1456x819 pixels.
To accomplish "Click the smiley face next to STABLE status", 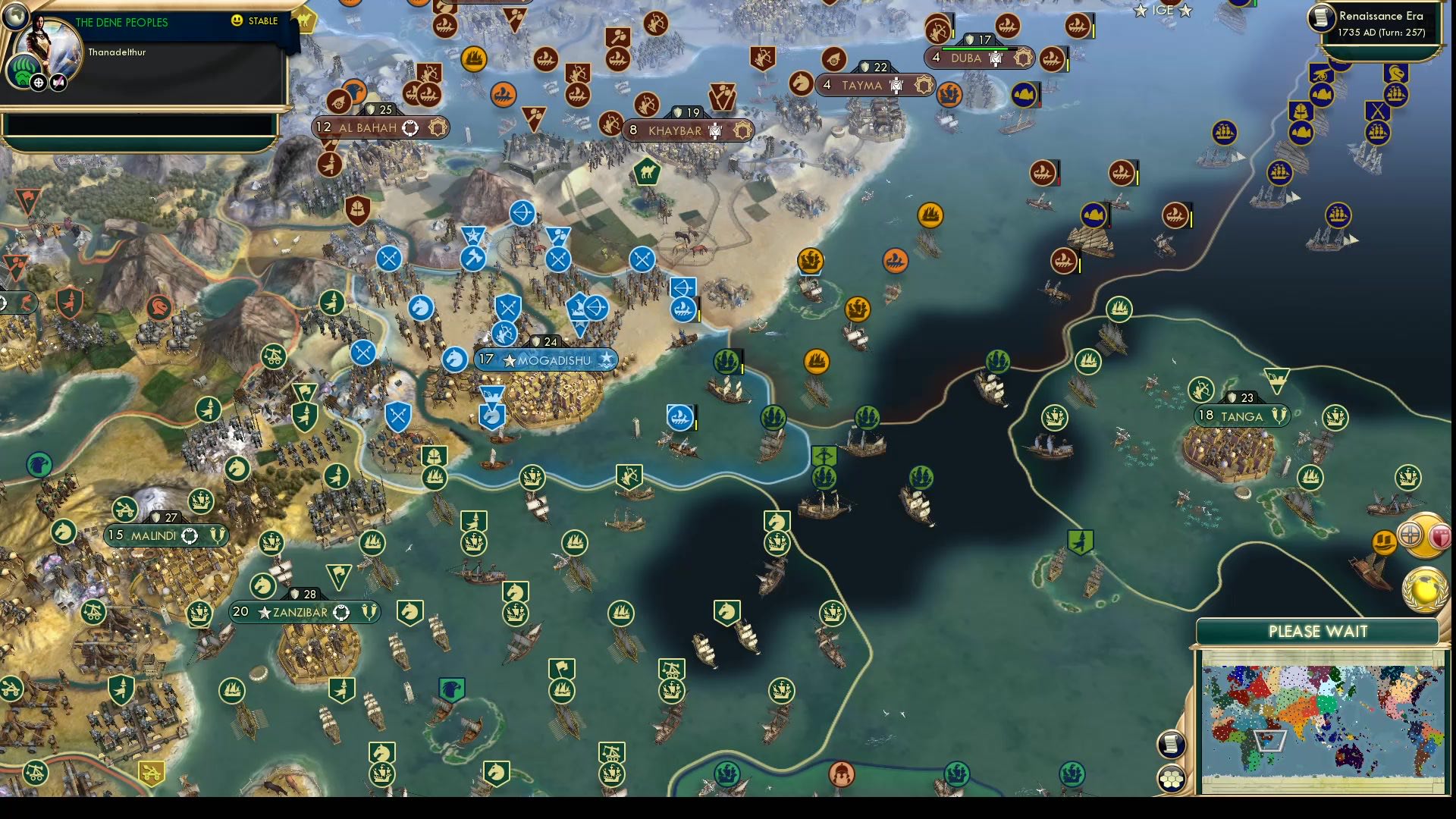I will 237,21.
